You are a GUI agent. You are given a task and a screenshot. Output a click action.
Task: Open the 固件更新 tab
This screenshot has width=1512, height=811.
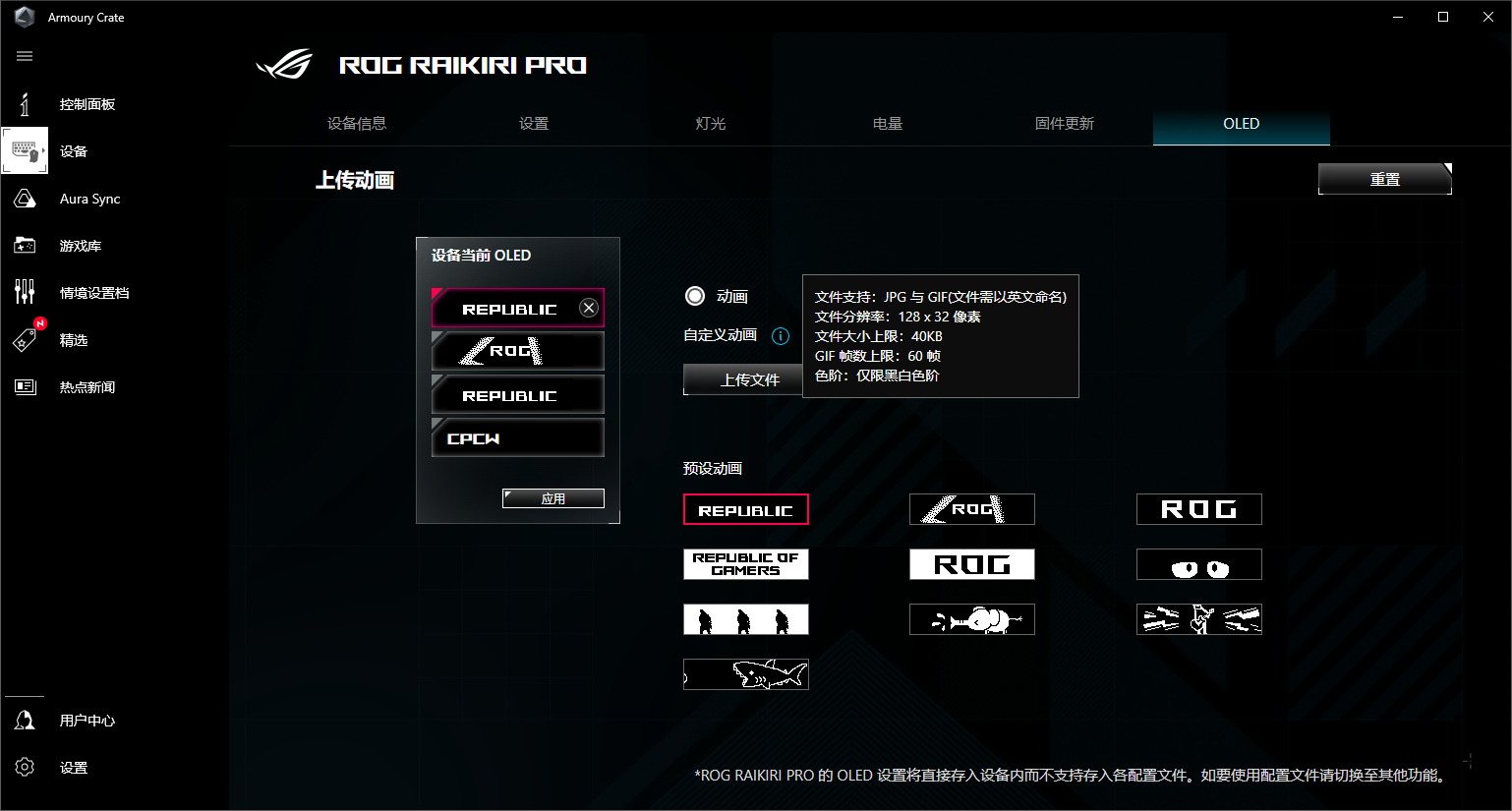[1064, 124]
